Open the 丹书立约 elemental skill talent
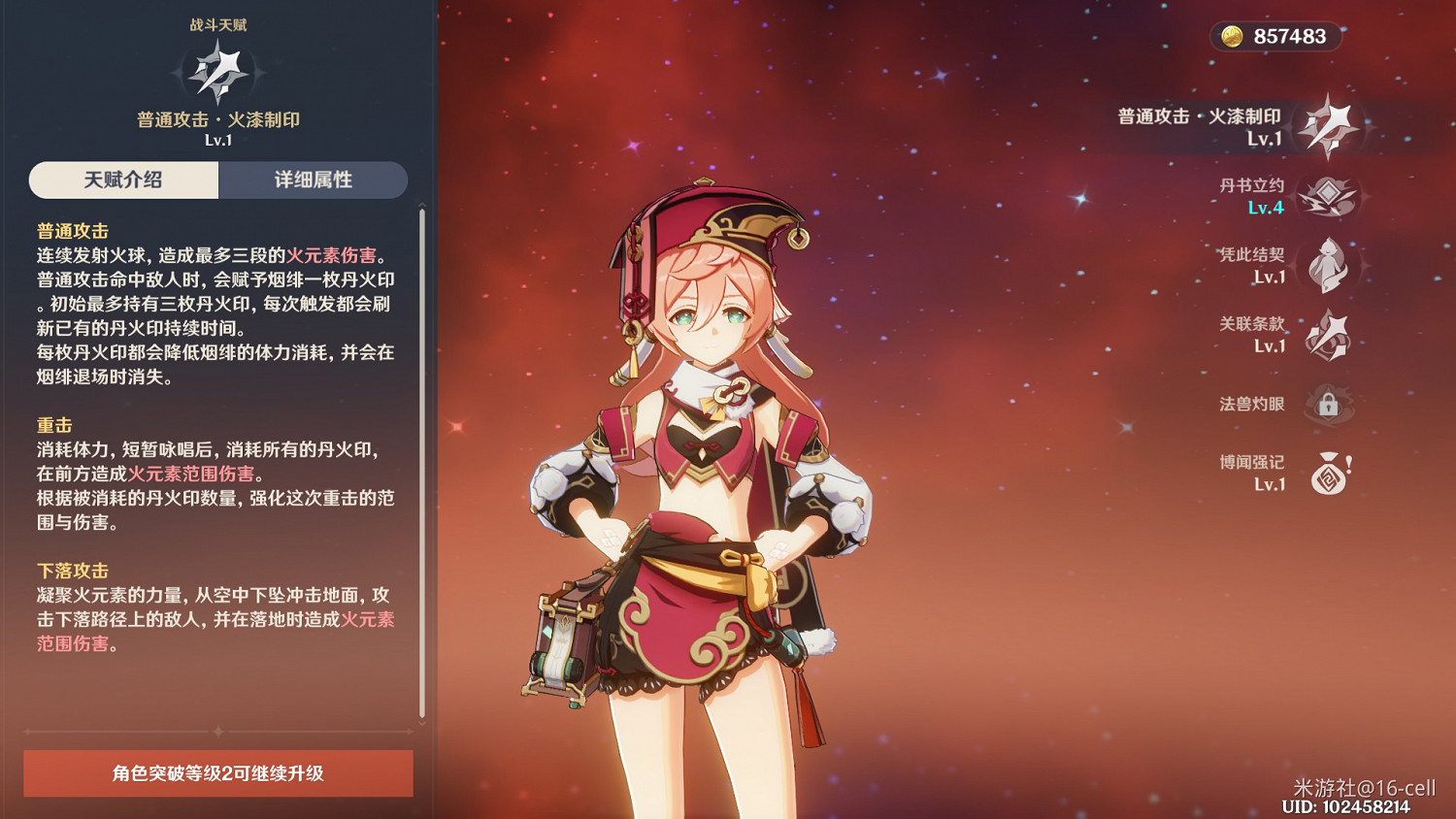Viewport: 1456px width, 819px height. pyautogui.click(x=1332, y=194)
